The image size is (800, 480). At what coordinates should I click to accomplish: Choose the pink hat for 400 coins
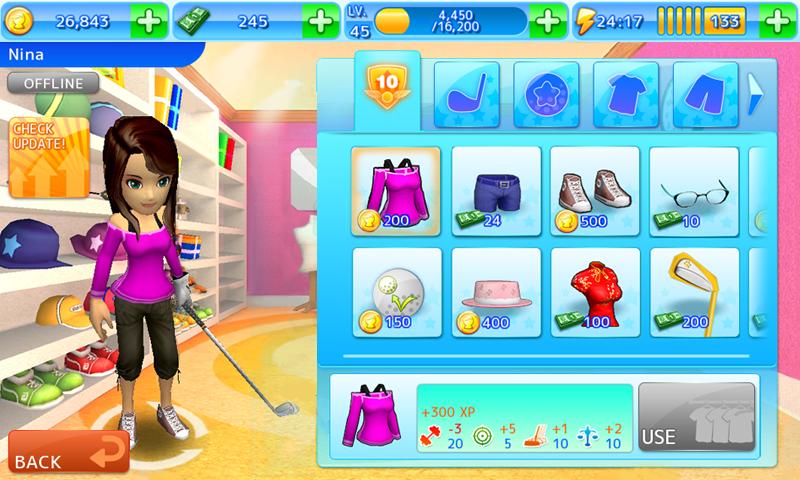click(x=496, y=292)
